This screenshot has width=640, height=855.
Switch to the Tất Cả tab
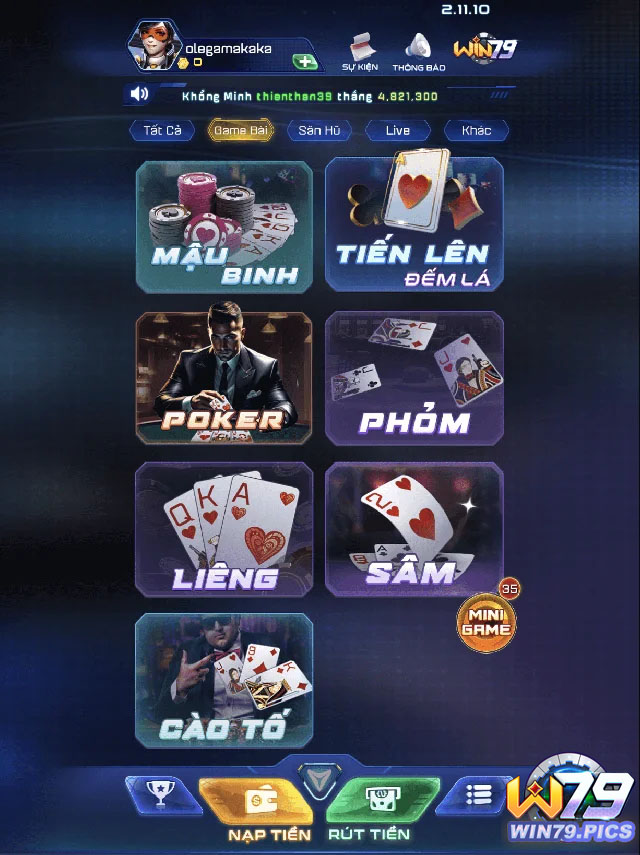click(161, 131)
